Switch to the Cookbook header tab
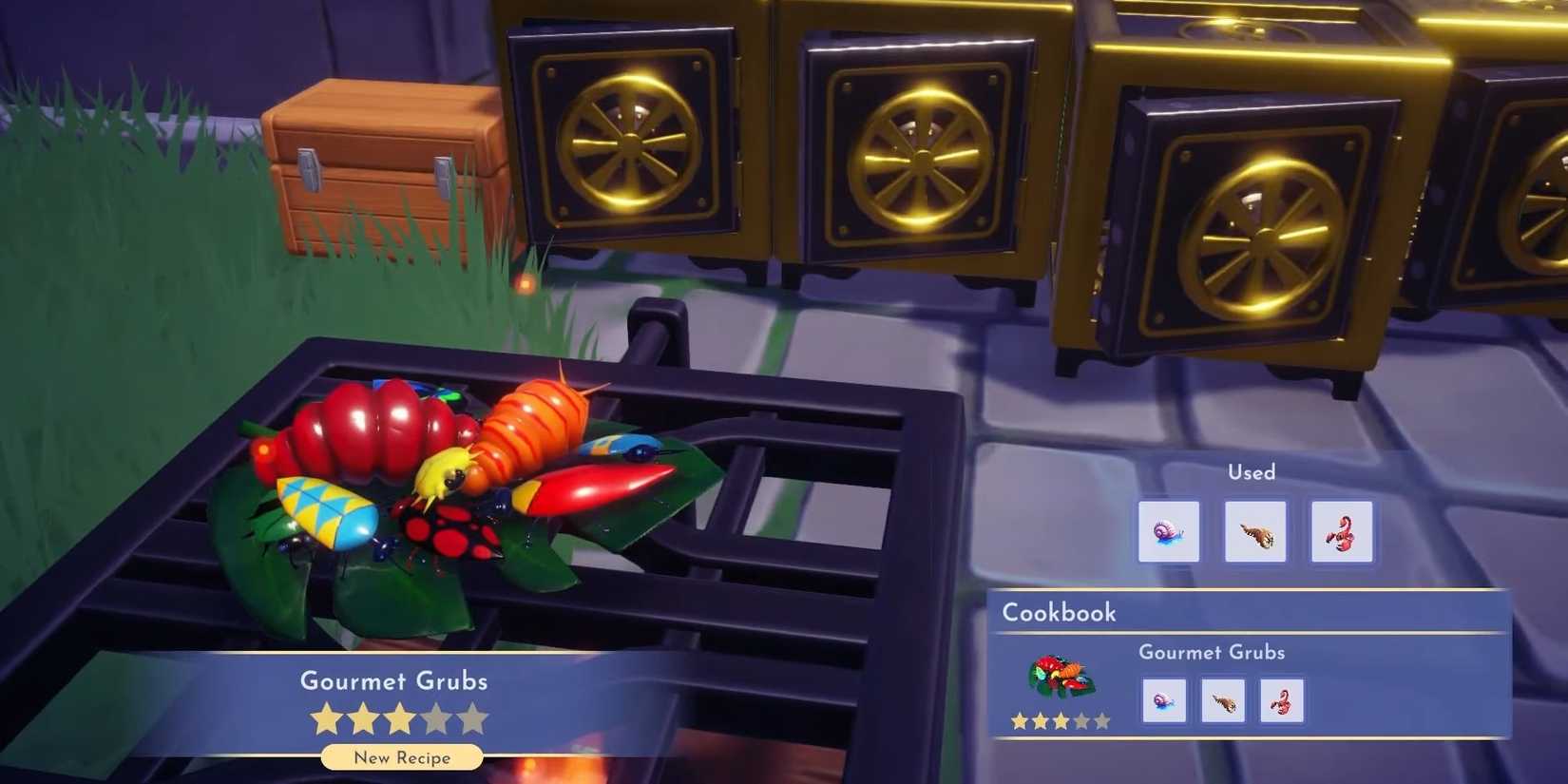Image resolution: width=1568 pixels, height=784 pixels. (1058, 613)
